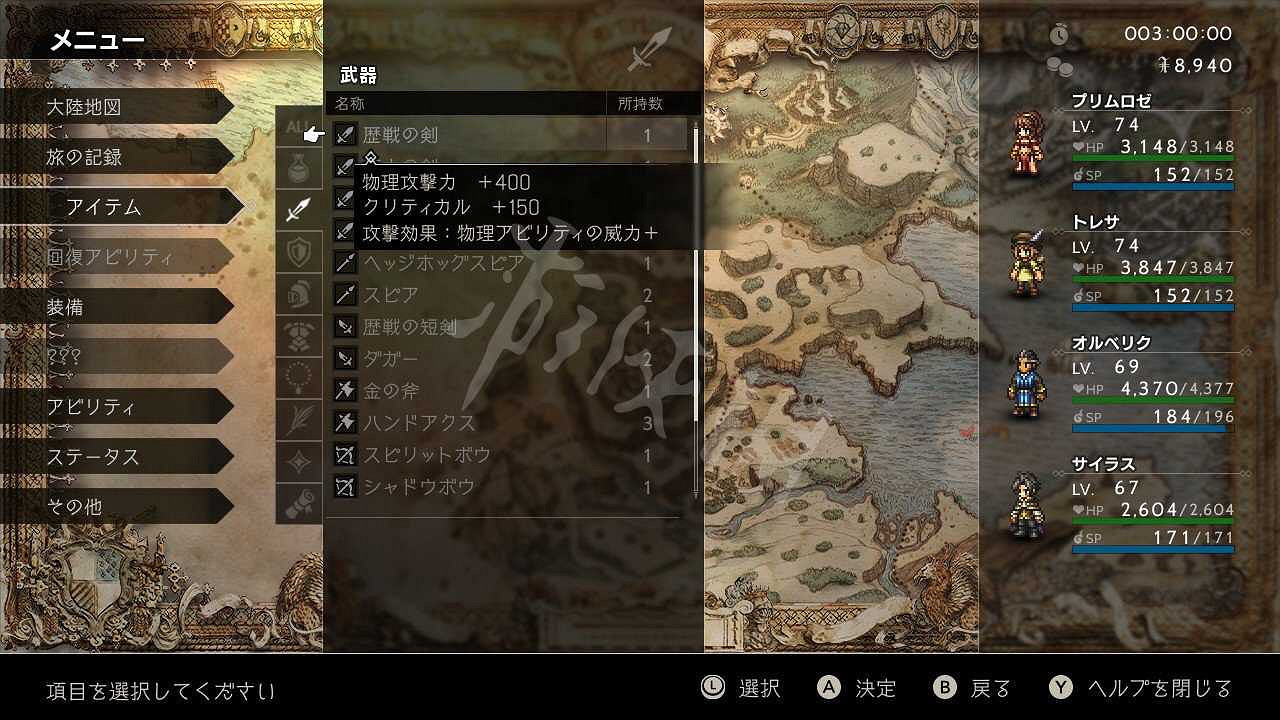Select party member トレサ

pos(1094,222)
